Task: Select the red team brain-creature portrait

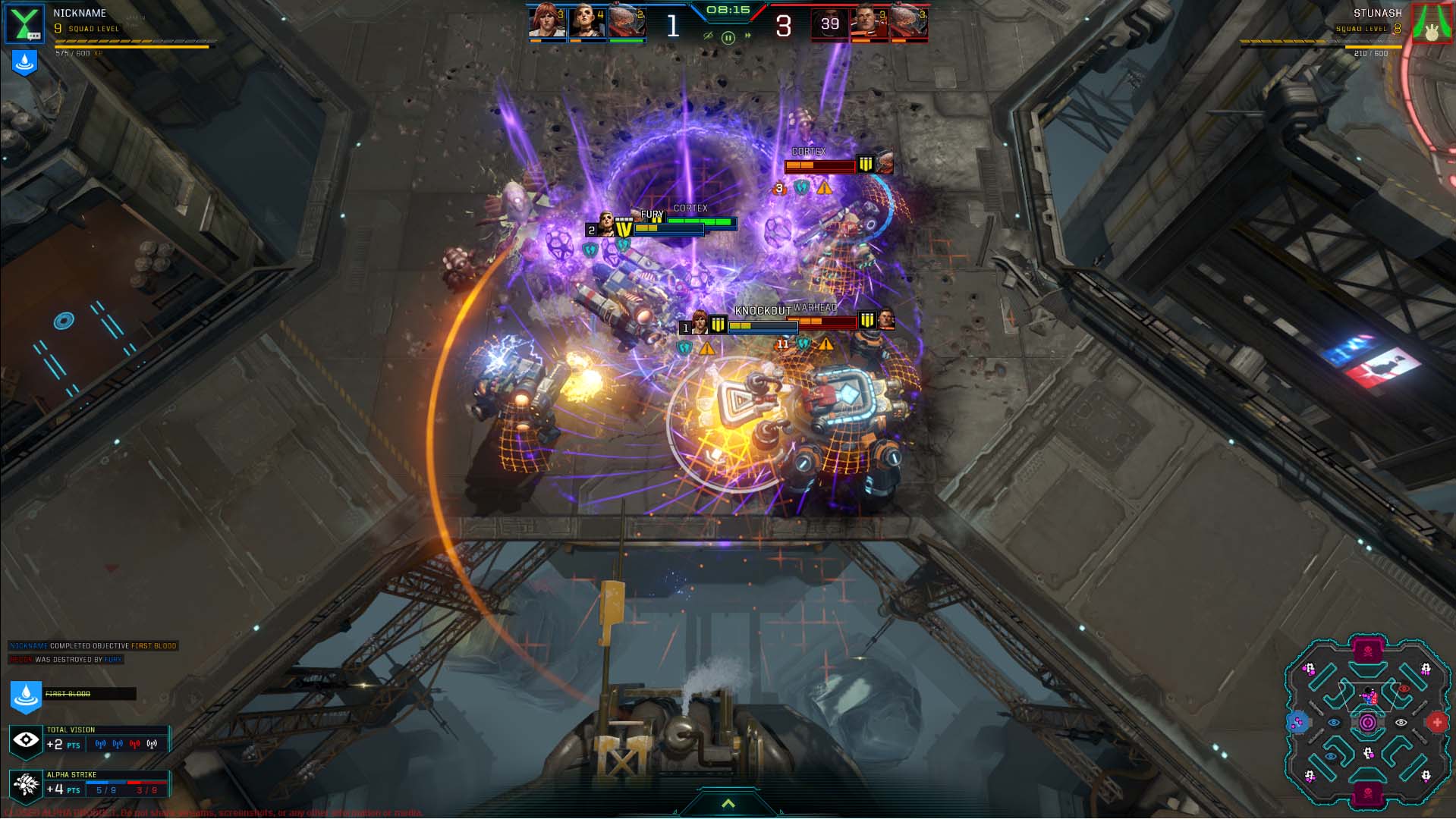Action: (x=909, y=22)
